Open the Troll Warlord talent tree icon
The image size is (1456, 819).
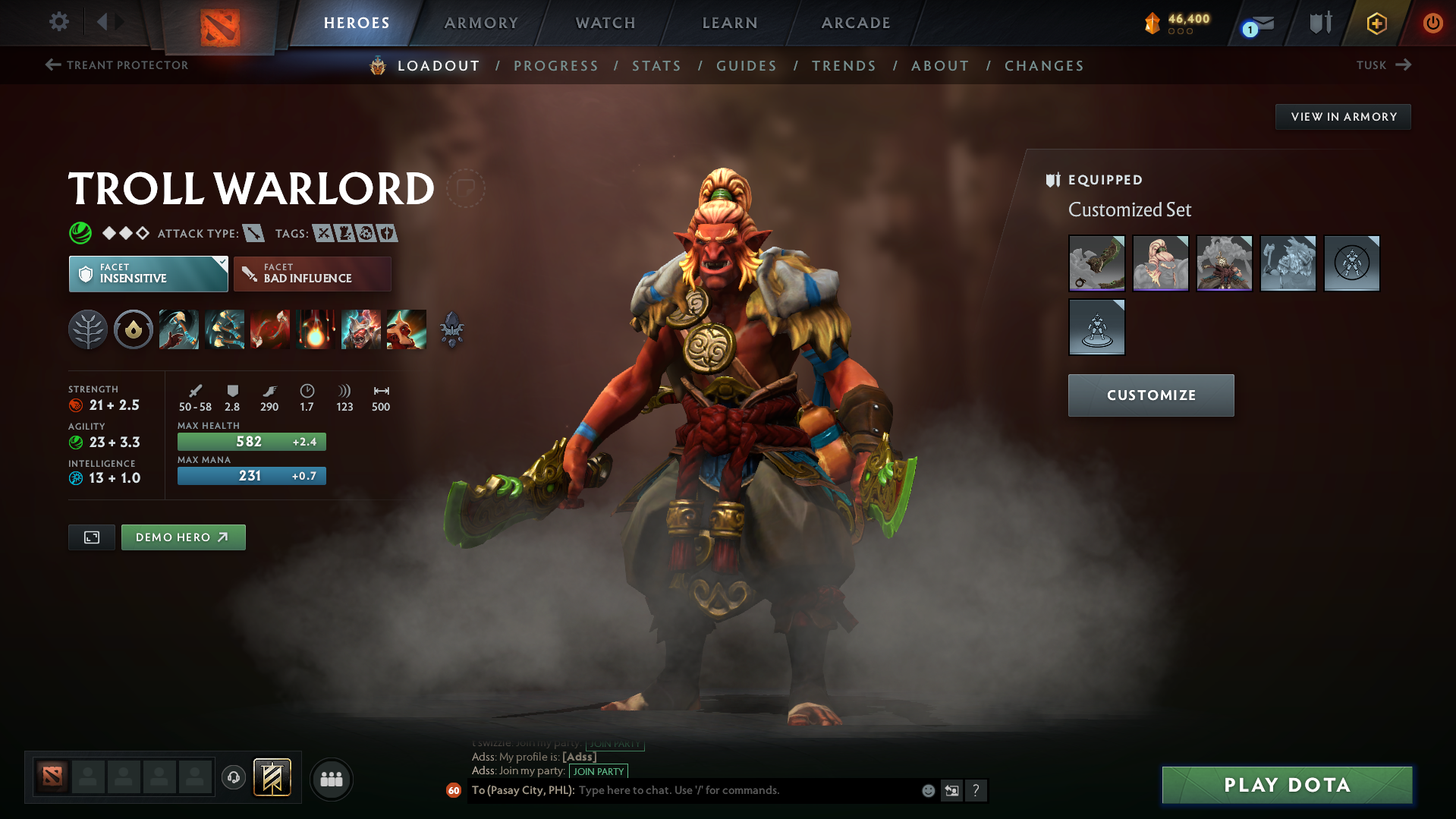click(x=88, y=329)
